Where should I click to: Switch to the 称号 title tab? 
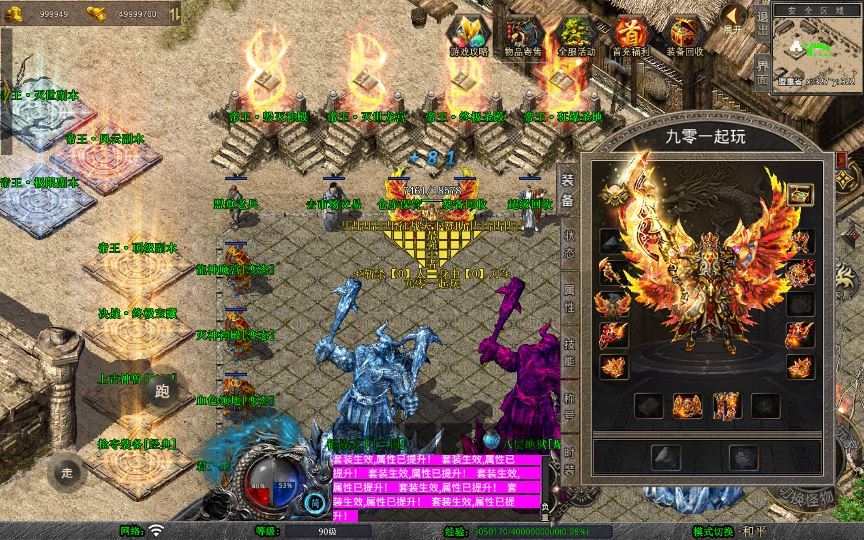[x=567, y=407]
